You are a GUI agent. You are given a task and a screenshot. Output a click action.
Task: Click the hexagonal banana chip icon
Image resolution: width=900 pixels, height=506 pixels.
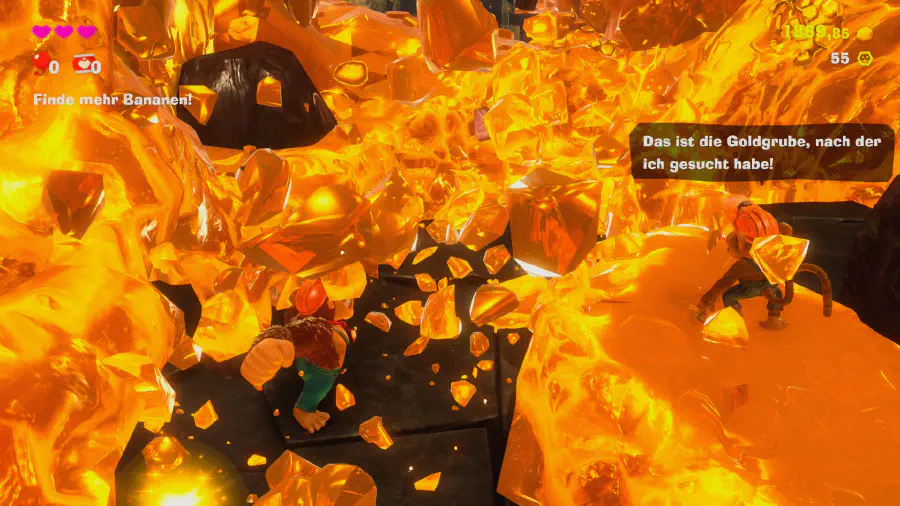(x=865, y=59)
